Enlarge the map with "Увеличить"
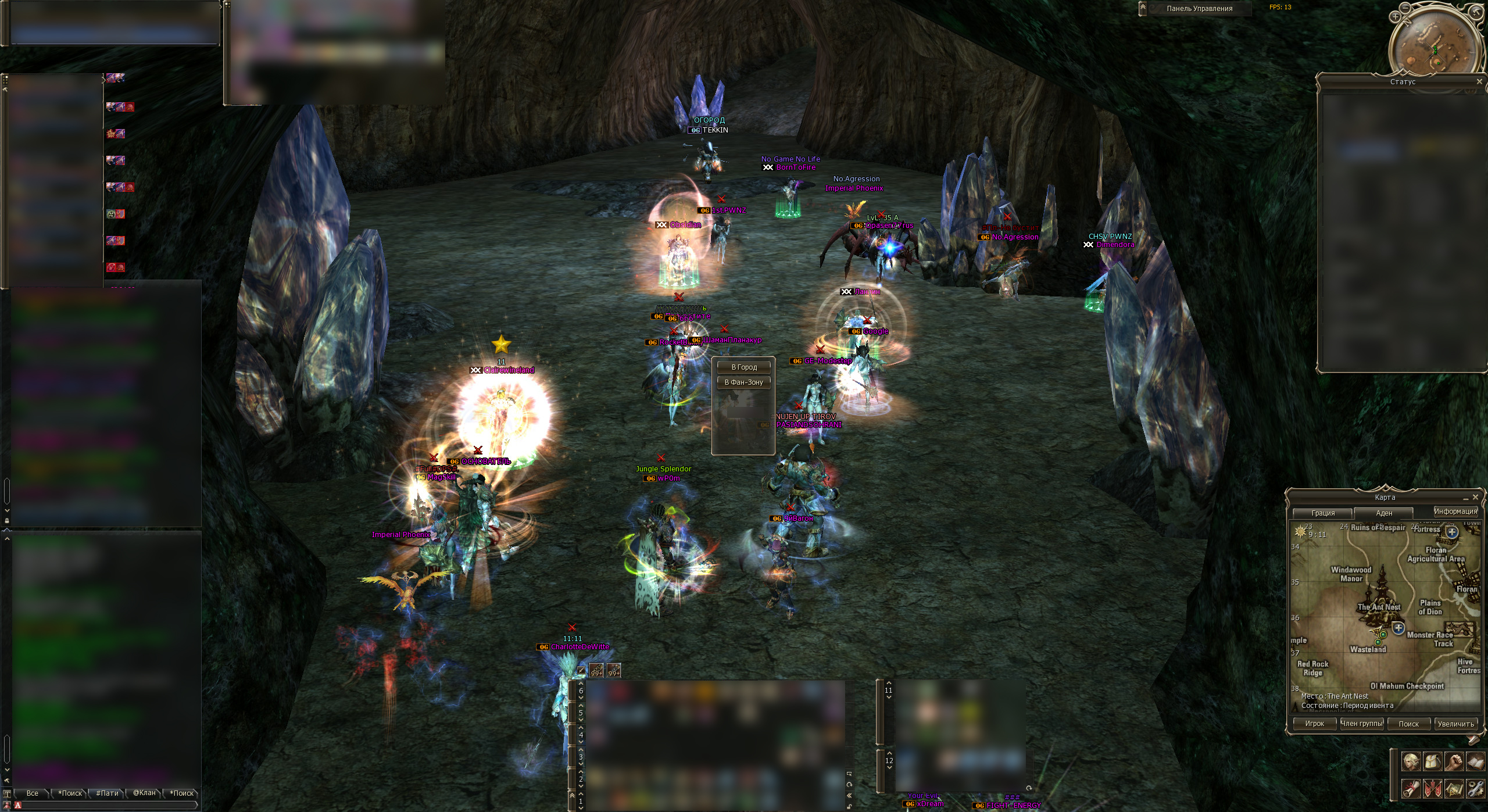1488x812 pixels. pos(1455,724)
